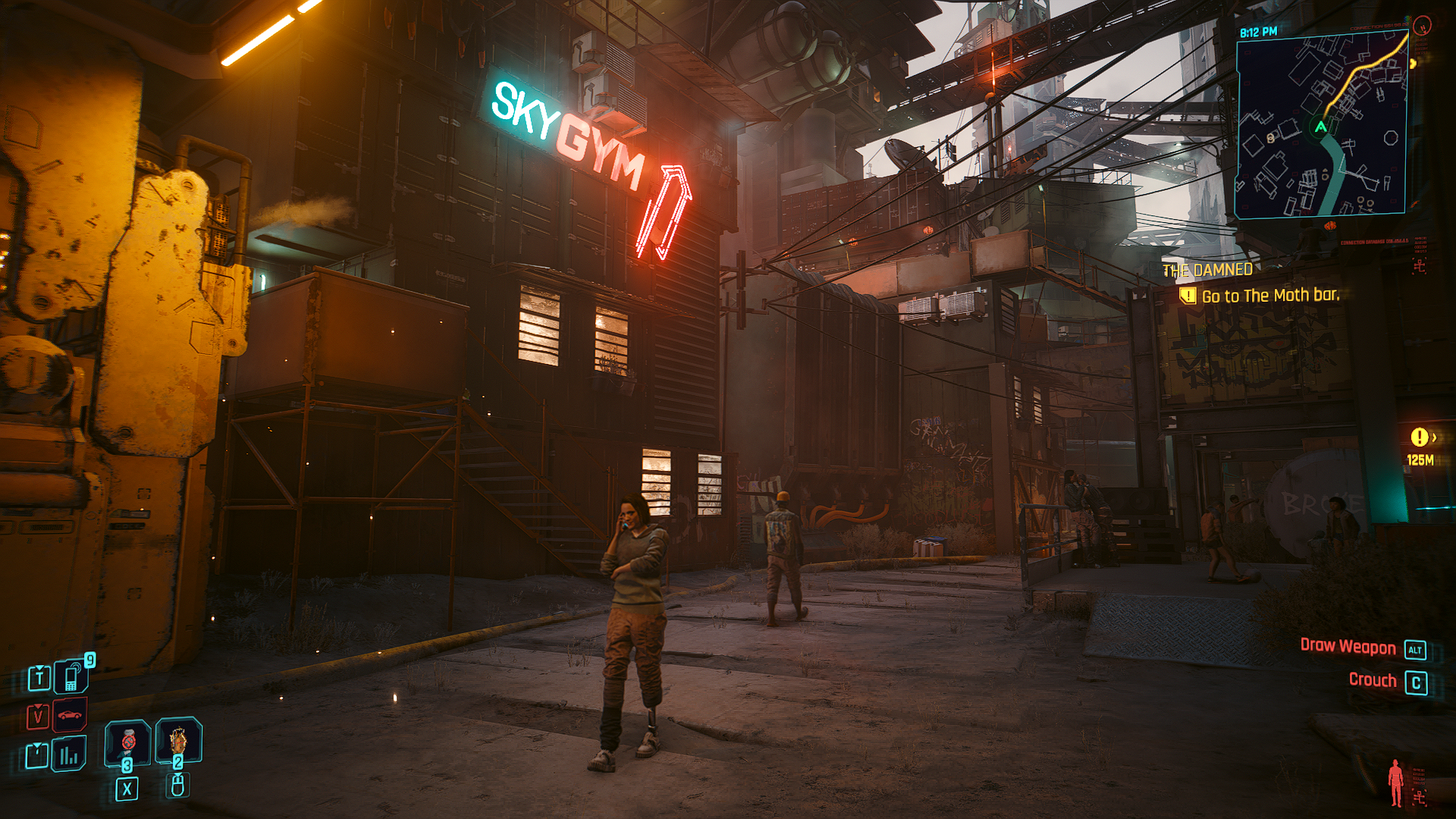Click the 'Go to The Moth bar' objective
This screenshot has width=1456, height=819.
[1270, 296]
